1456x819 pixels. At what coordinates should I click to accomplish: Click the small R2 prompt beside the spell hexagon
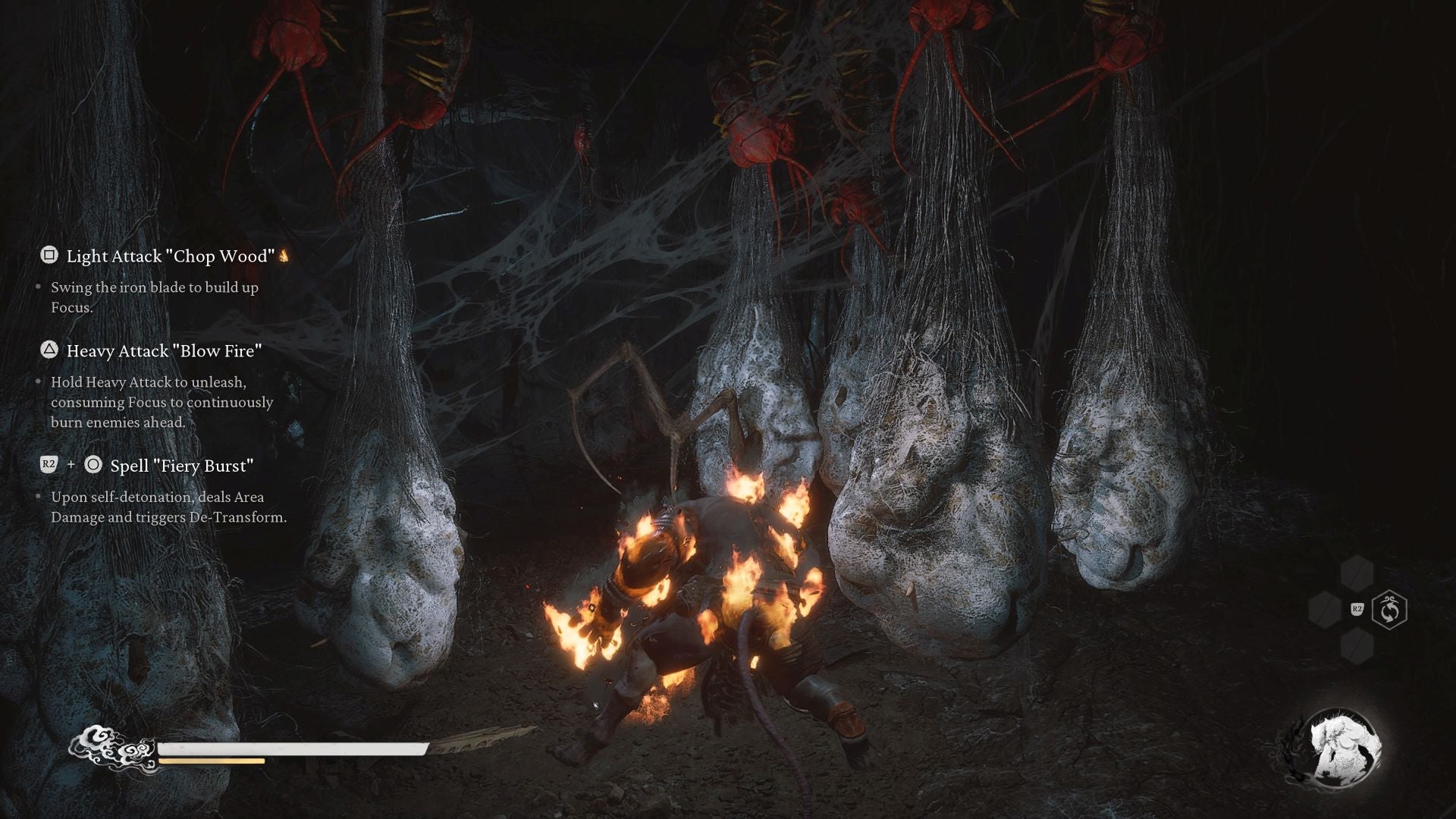[1357, 610]
